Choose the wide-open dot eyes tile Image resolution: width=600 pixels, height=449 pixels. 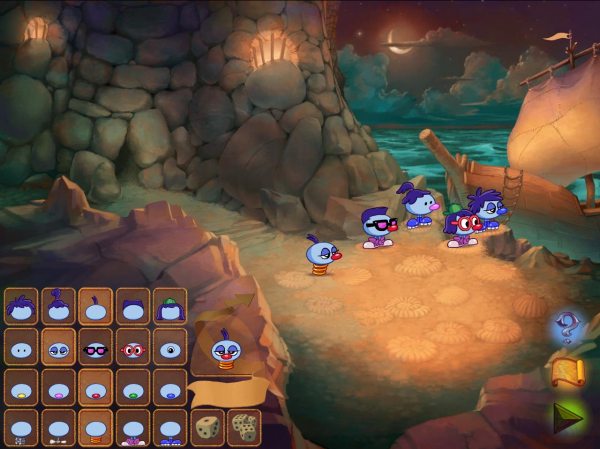(x=21, y=347)
